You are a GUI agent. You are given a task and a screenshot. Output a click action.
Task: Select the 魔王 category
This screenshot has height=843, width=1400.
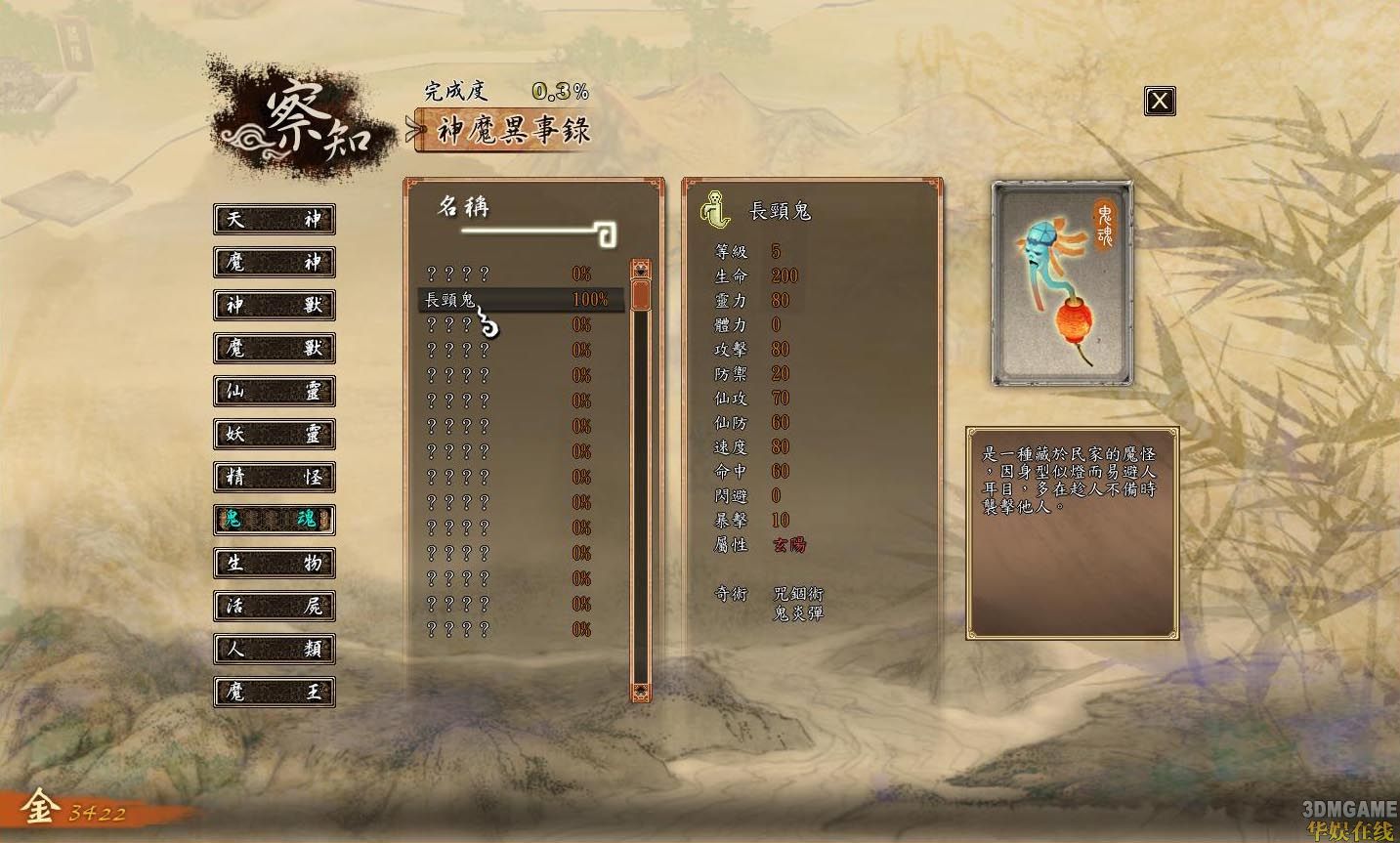point(274,693)
